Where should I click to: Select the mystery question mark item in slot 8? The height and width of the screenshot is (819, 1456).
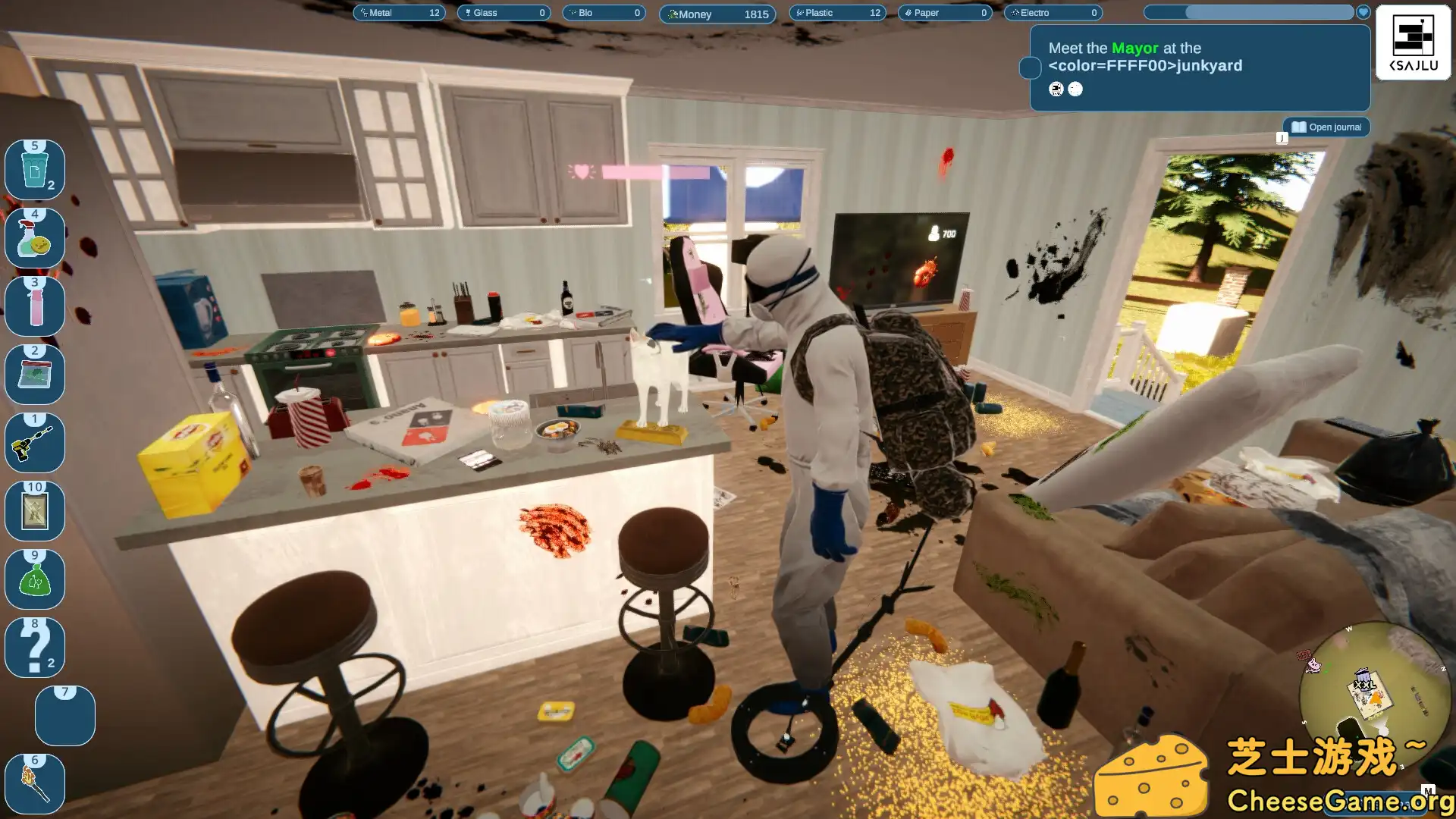(x=35, y=648)
